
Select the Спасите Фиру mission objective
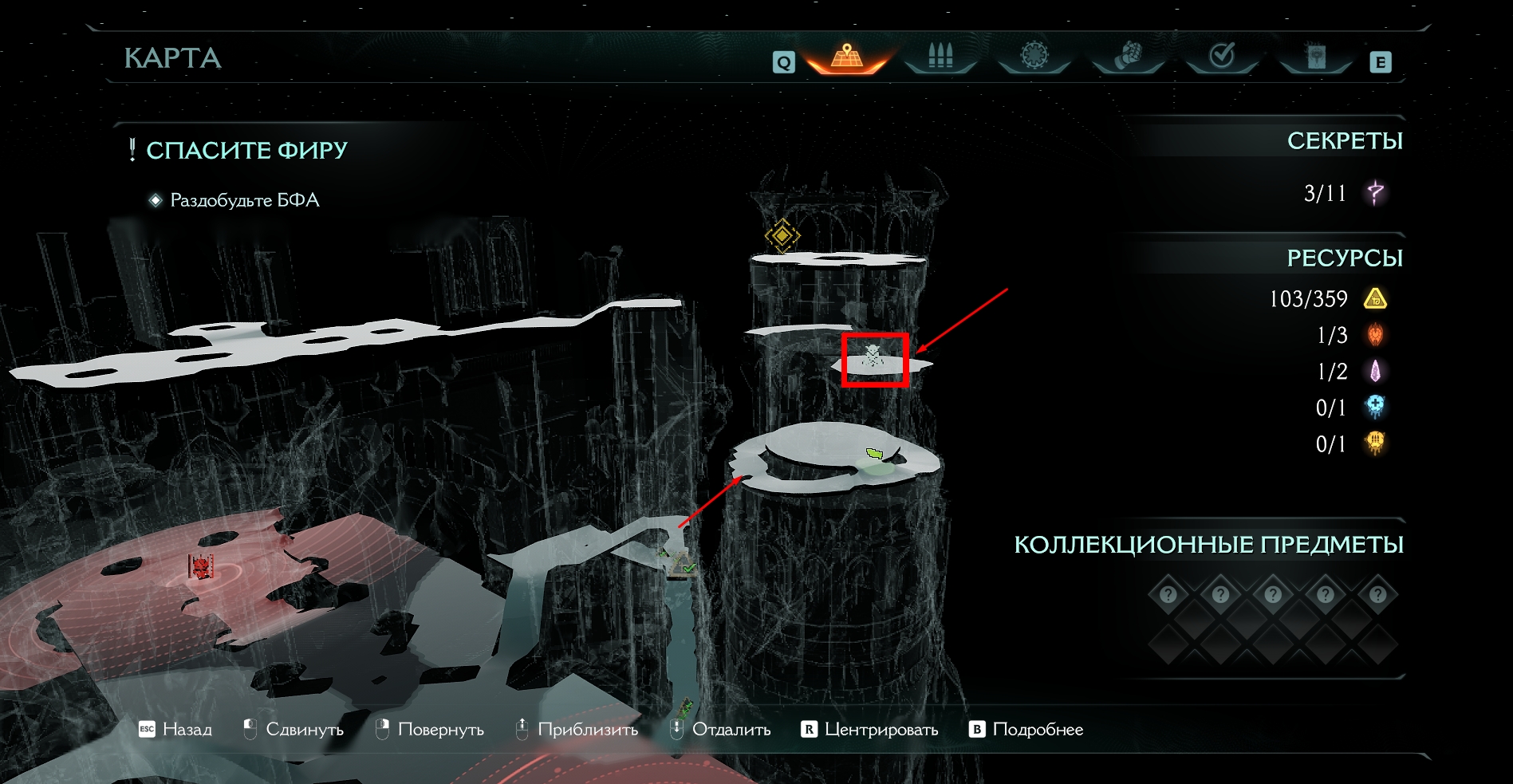click(246, 150)
